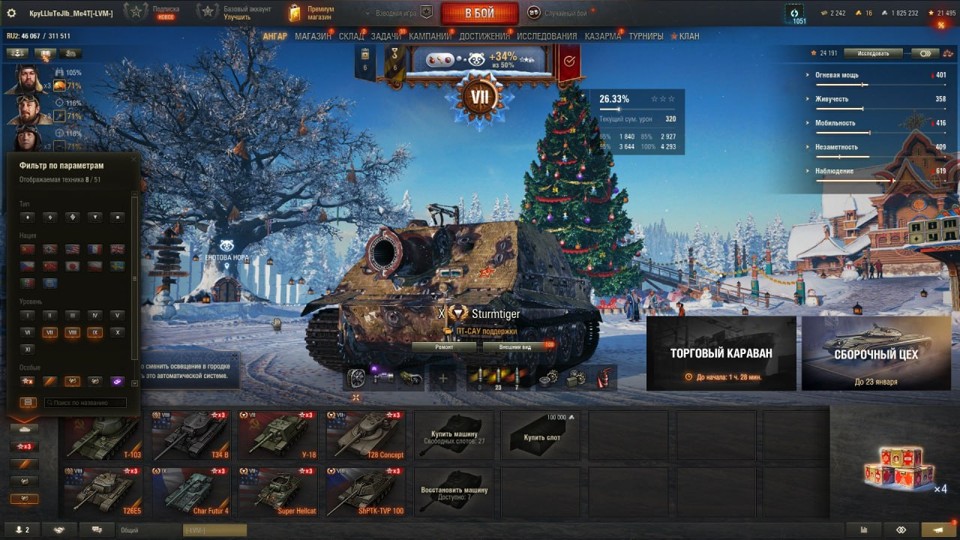Open the ТУРНИРЫ tab
The height and width of the screenshot is (540, 960).
(x=646, y=36)
